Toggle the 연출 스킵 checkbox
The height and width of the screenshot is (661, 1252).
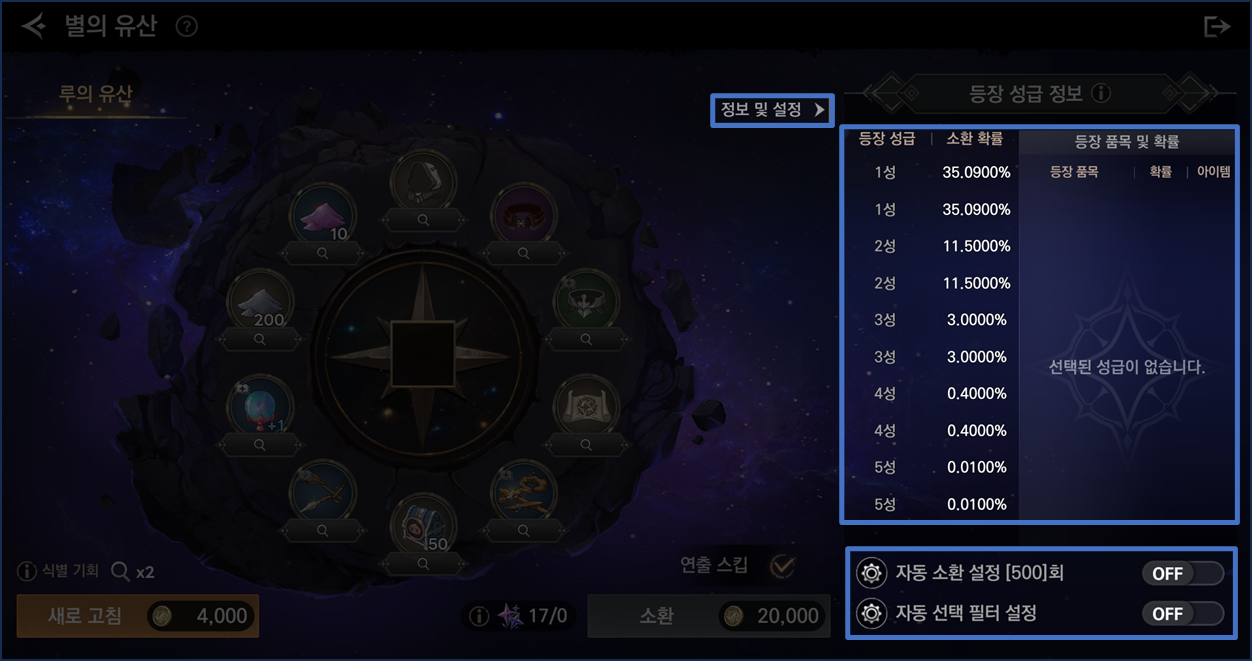782,566
